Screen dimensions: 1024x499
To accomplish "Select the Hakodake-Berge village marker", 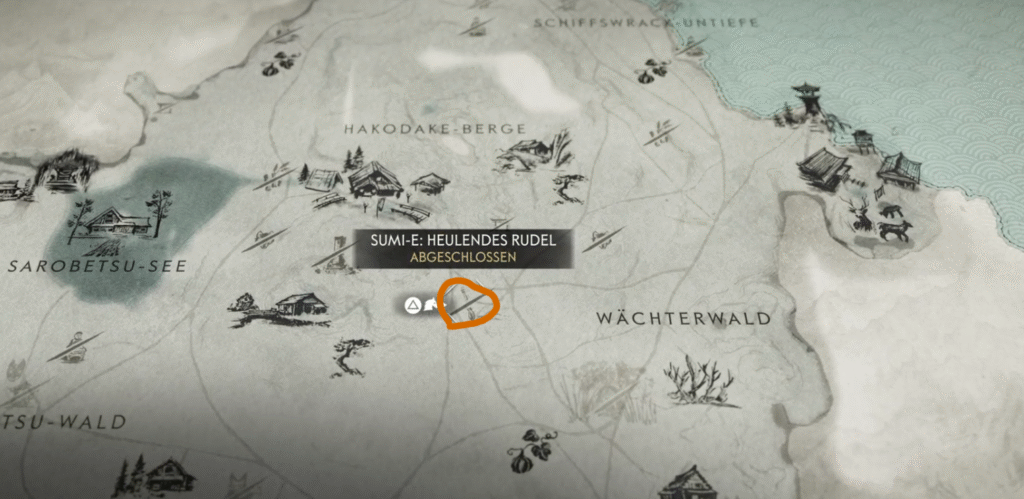I will [374, 182].
